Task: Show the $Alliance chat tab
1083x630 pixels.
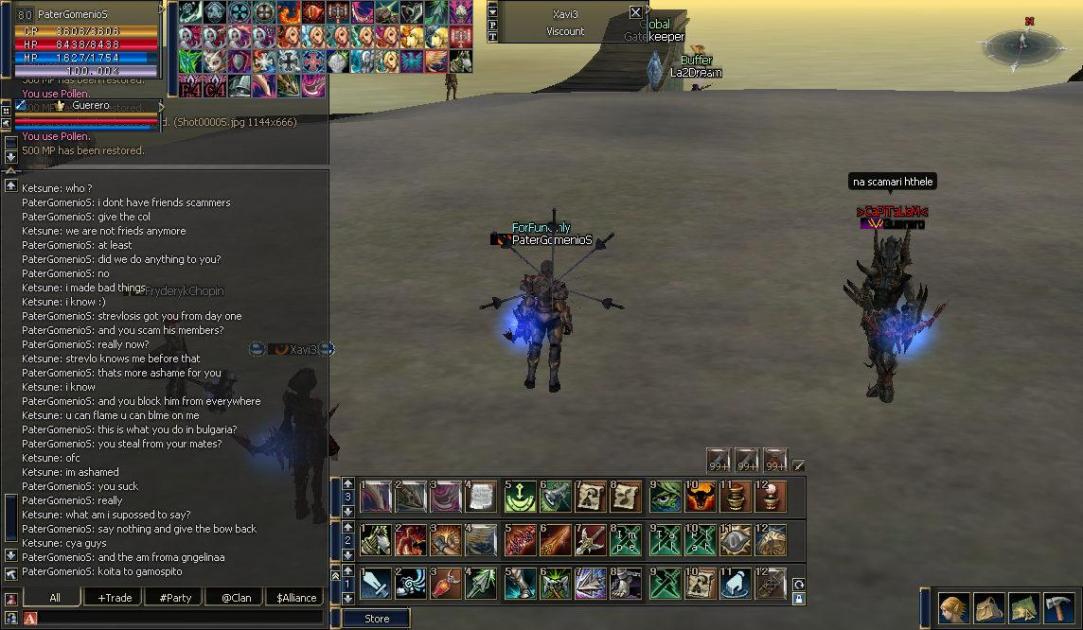Action: [x=296, y=598]
